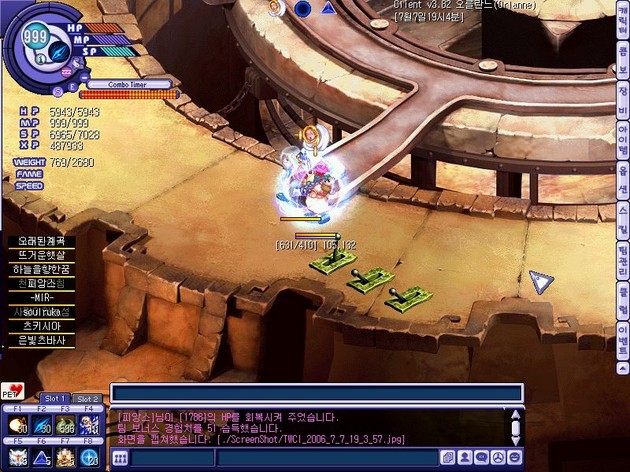Select party member 은빛츠바사
Screen dimensions: 630x472
(39, 340)
